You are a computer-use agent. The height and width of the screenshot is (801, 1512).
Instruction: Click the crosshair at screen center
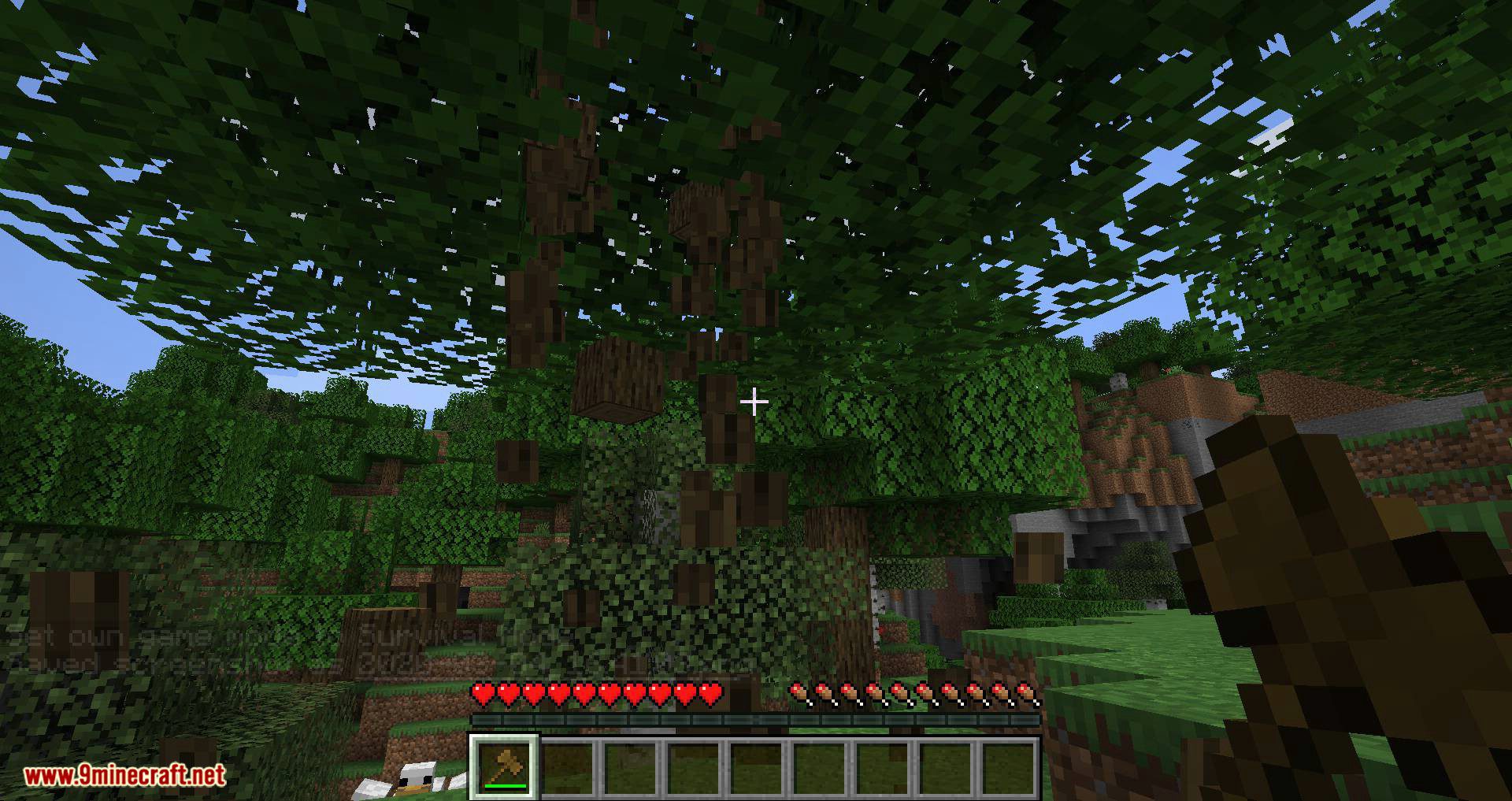pos(755,402)
